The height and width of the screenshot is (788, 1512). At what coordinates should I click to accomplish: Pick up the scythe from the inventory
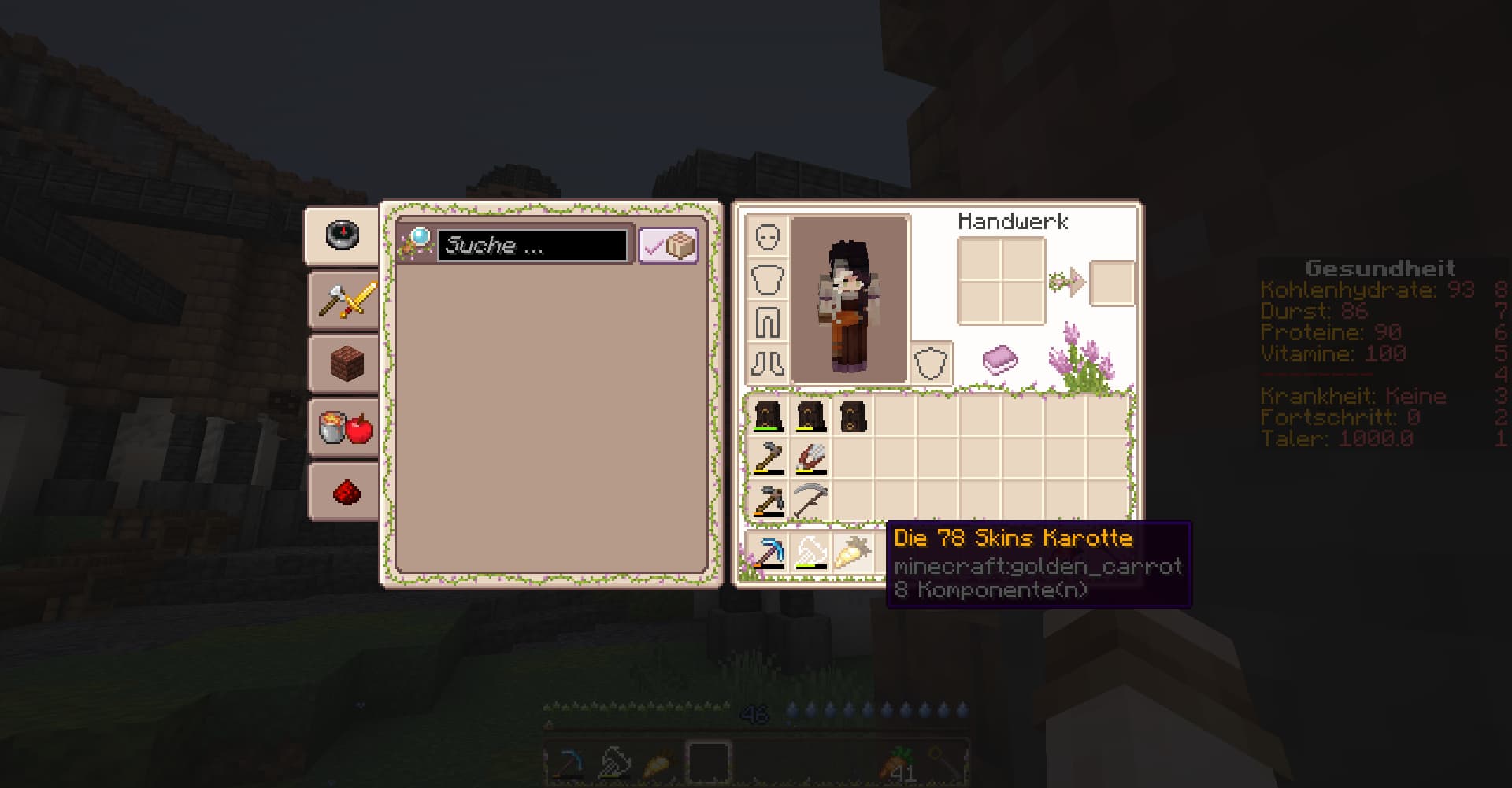810,500
